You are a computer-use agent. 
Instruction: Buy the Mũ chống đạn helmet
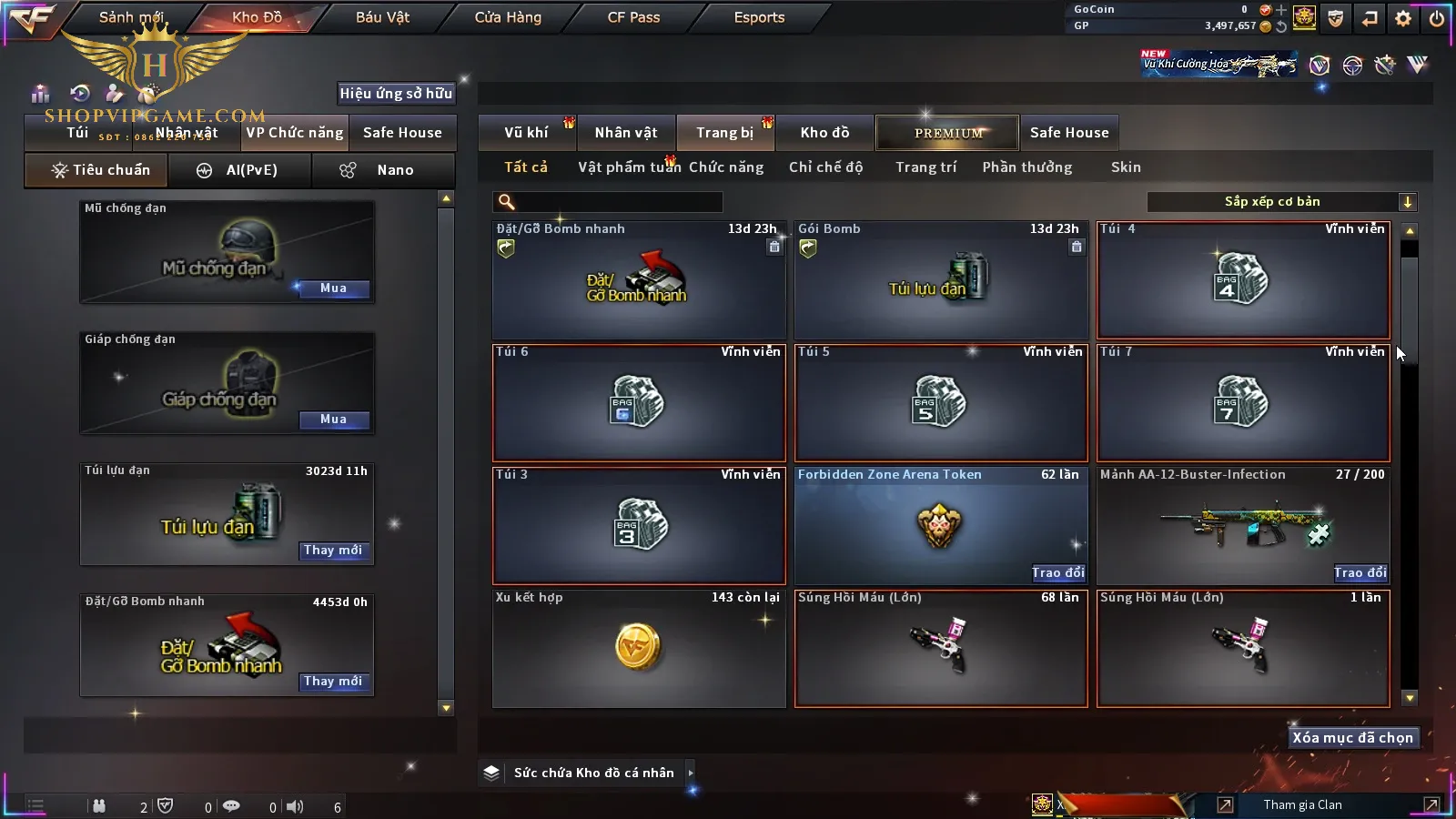(333, 288)
